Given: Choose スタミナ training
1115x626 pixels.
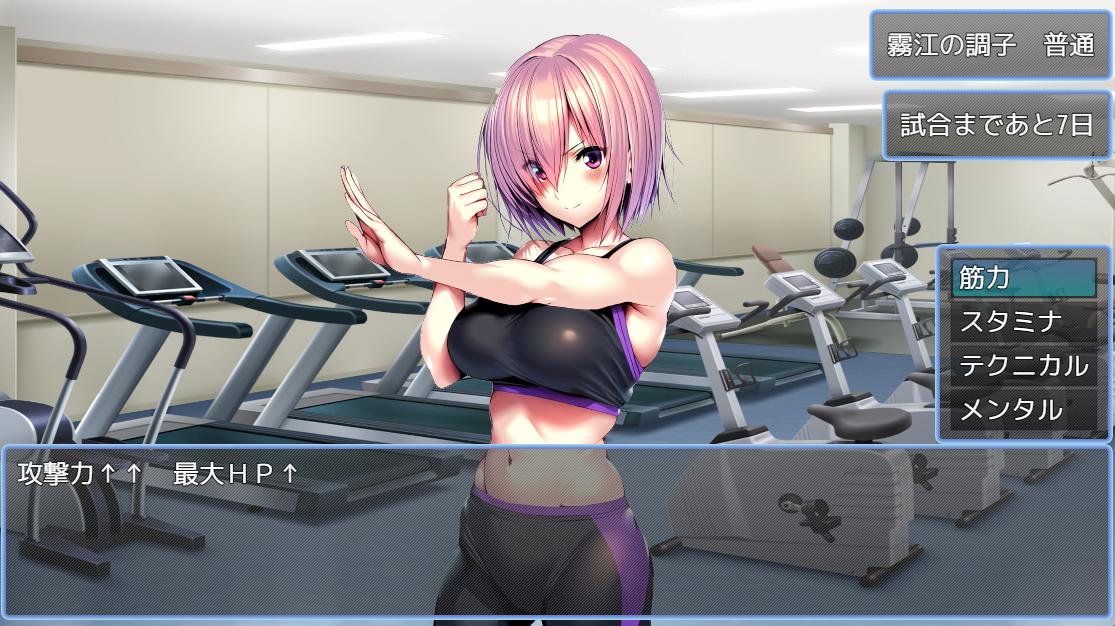Looking at the screenshot, I should coord(1023,322).
